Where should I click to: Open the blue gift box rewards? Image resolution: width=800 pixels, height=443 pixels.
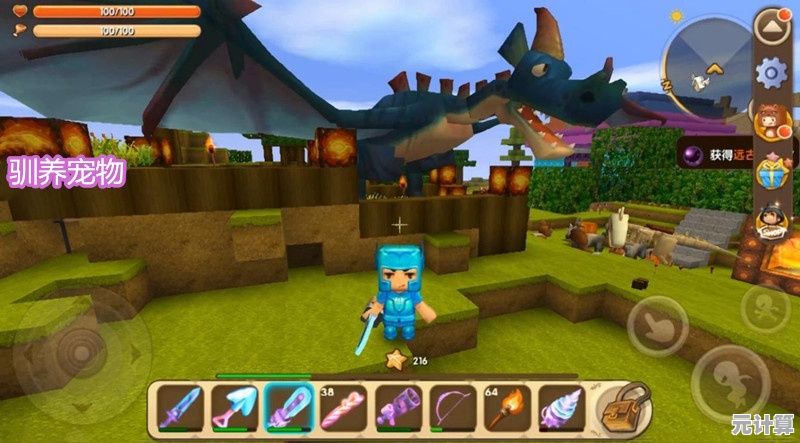coord(771,173)
